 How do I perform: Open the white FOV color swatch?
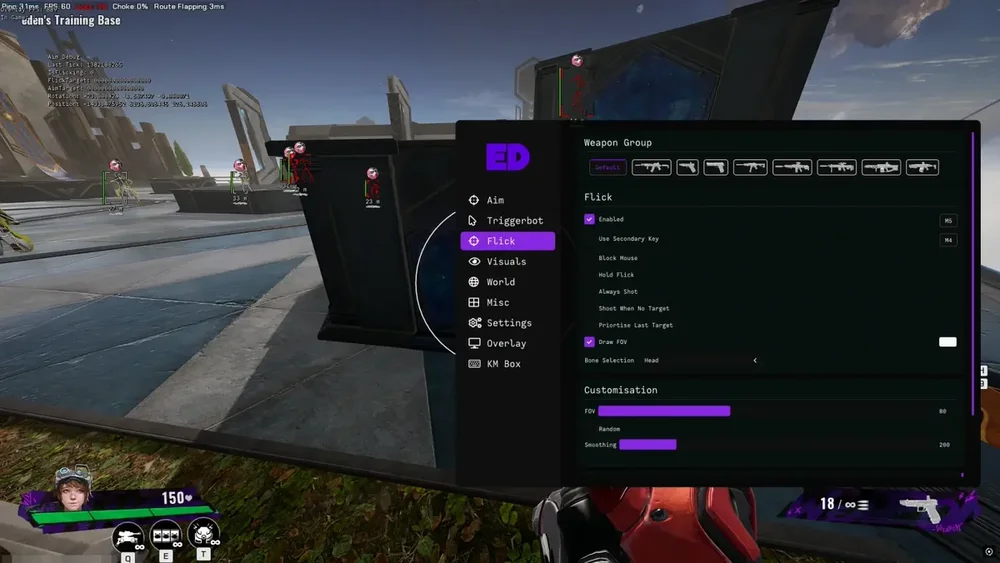(947, 342)
